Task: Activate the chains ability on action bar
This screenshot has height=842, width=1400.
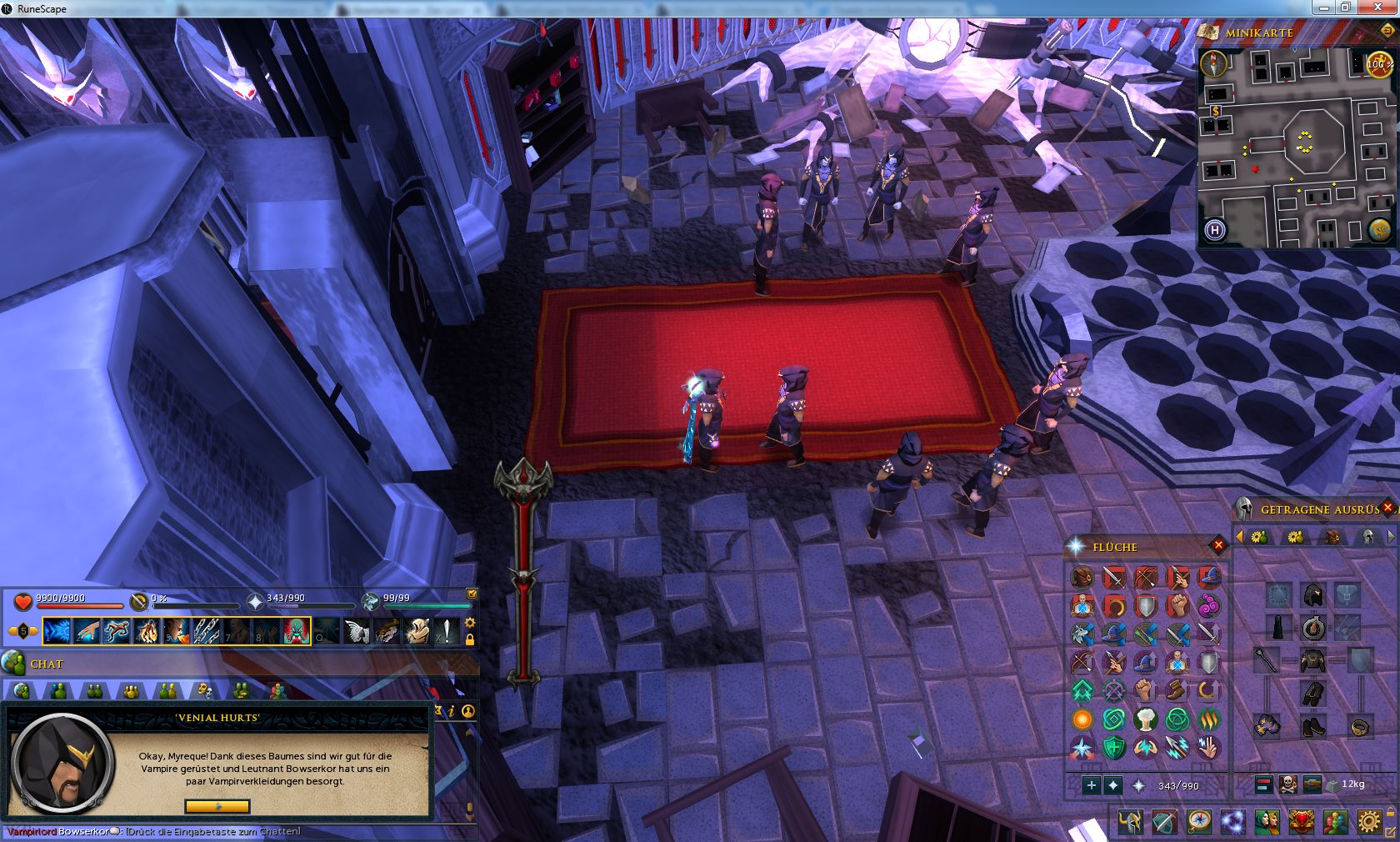Action: 206,631
